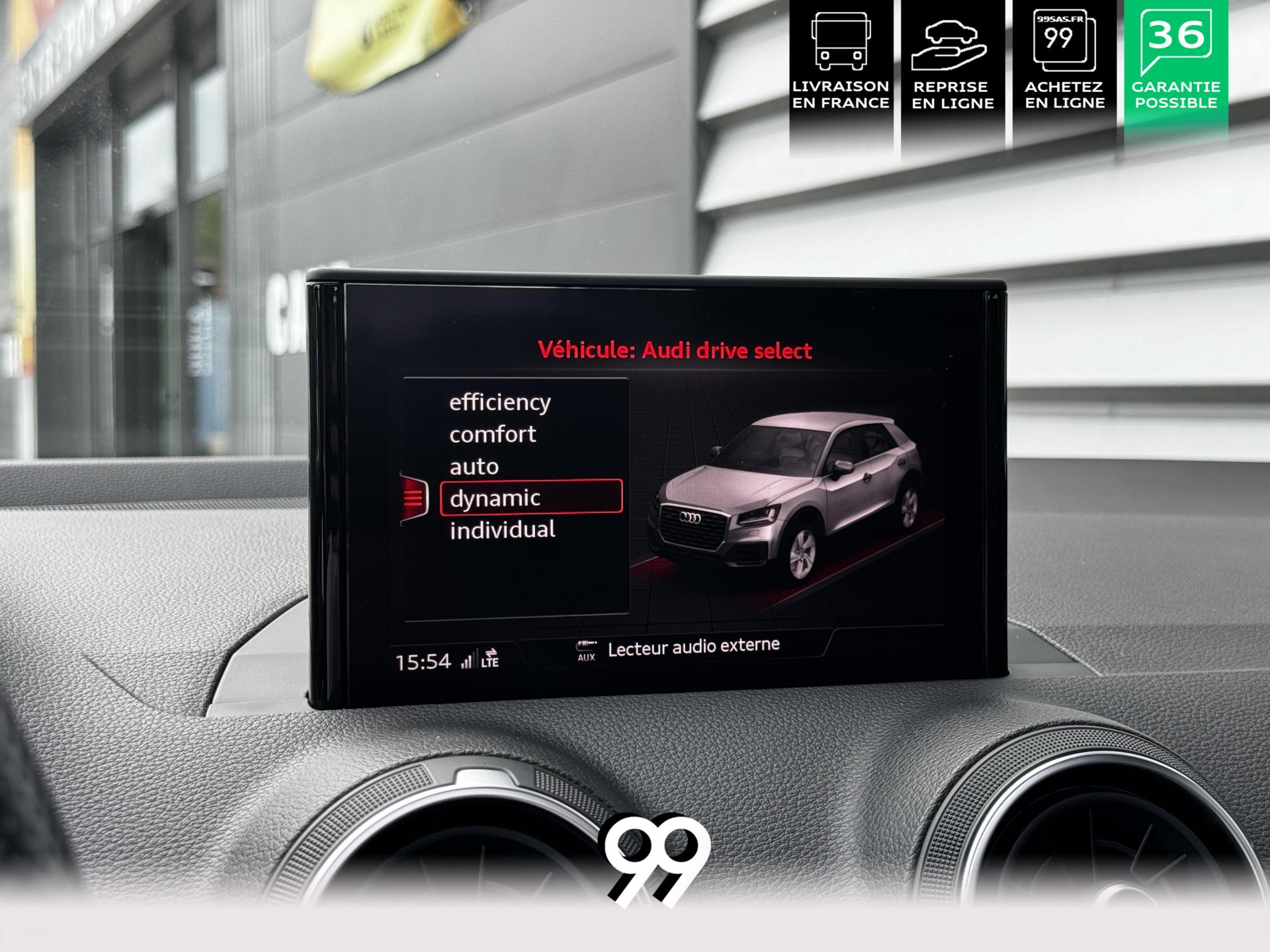This screenshot has height=952, width=1270.
Task: Open the red side menu handle
Action: pos(413,498)
